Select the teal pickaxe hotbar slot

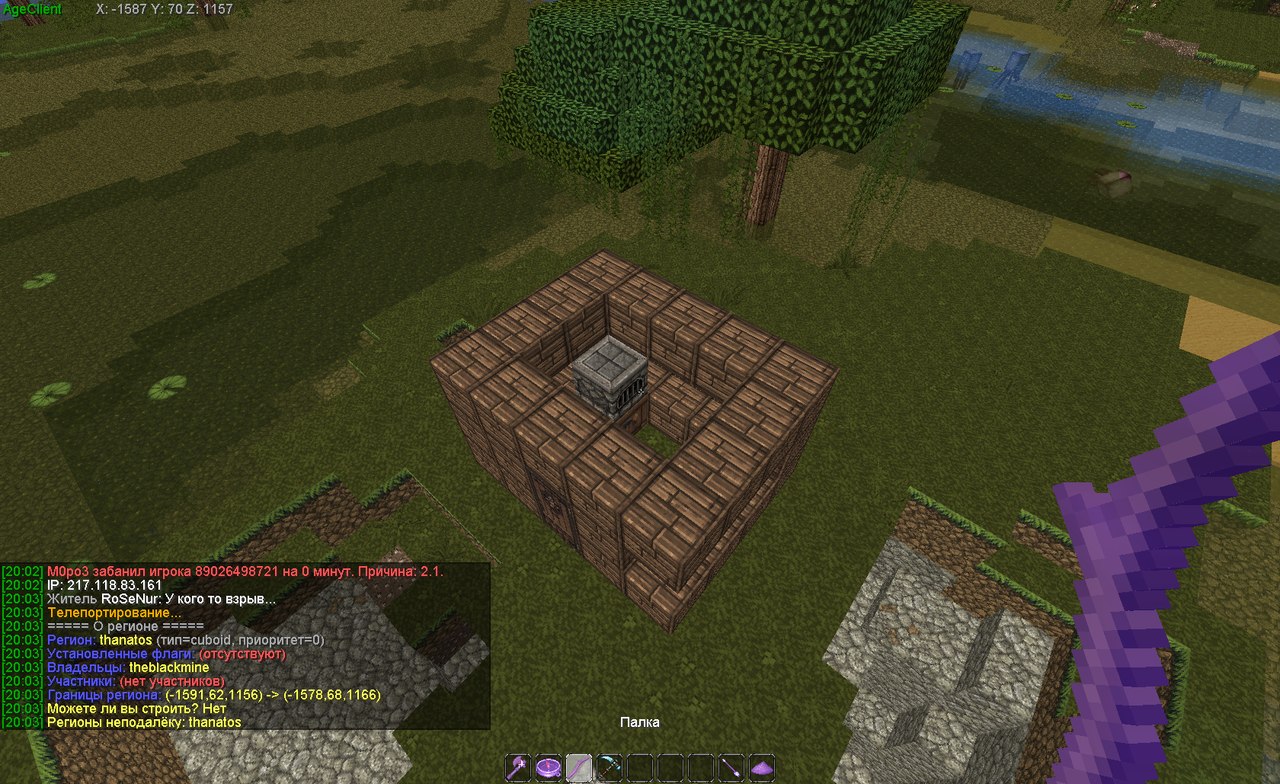coord(609,768)
